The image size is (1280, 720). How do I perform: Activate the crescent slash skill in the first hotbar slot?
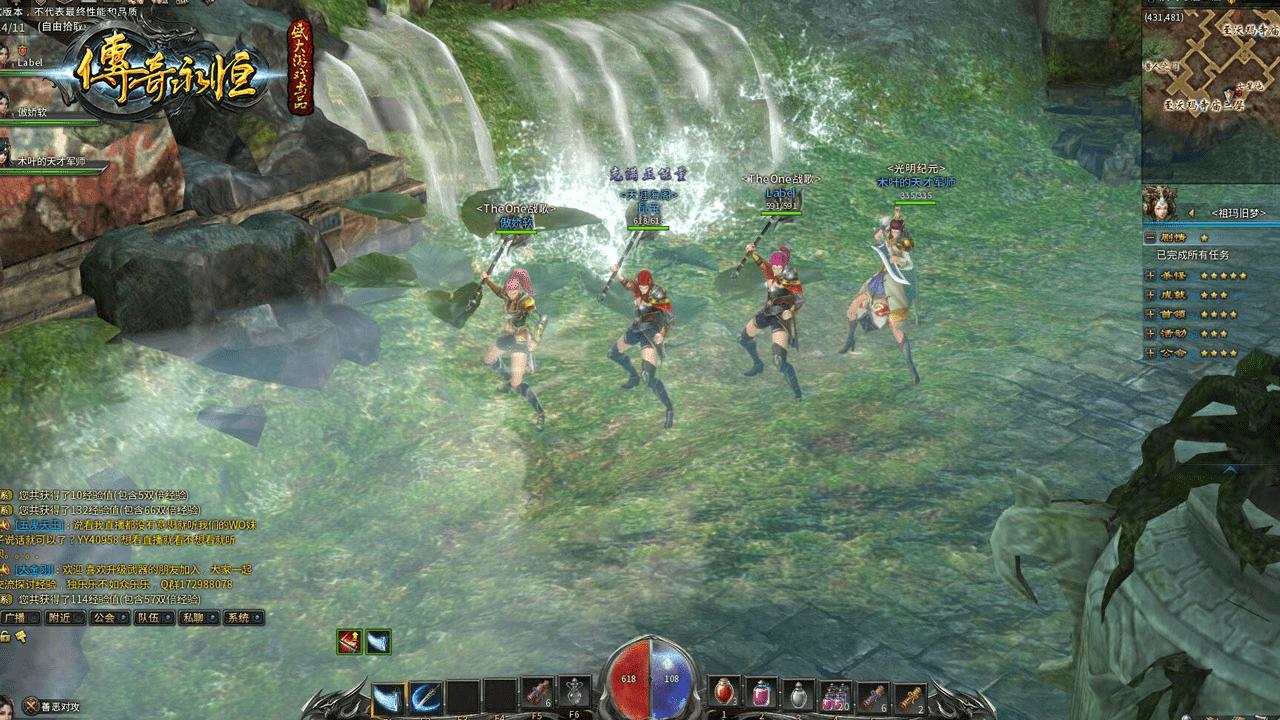point(389,696)
